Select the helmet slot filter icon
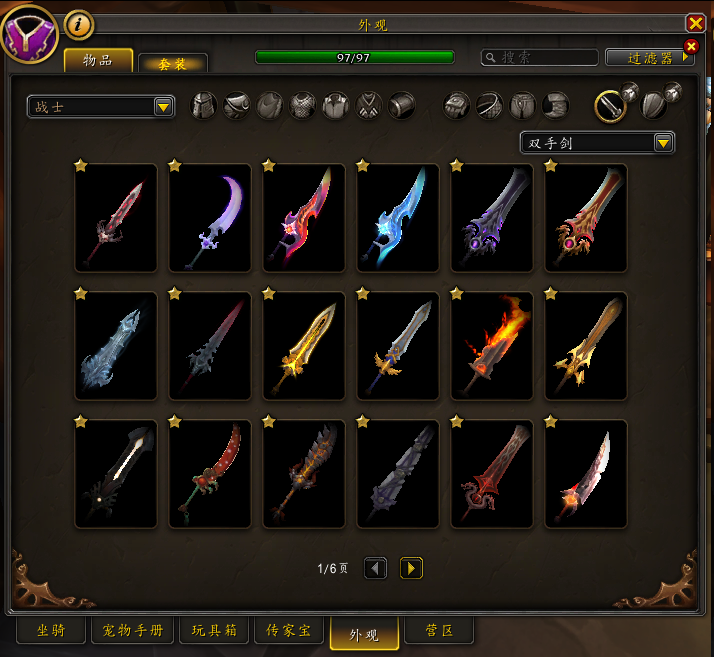 [204, 105]
